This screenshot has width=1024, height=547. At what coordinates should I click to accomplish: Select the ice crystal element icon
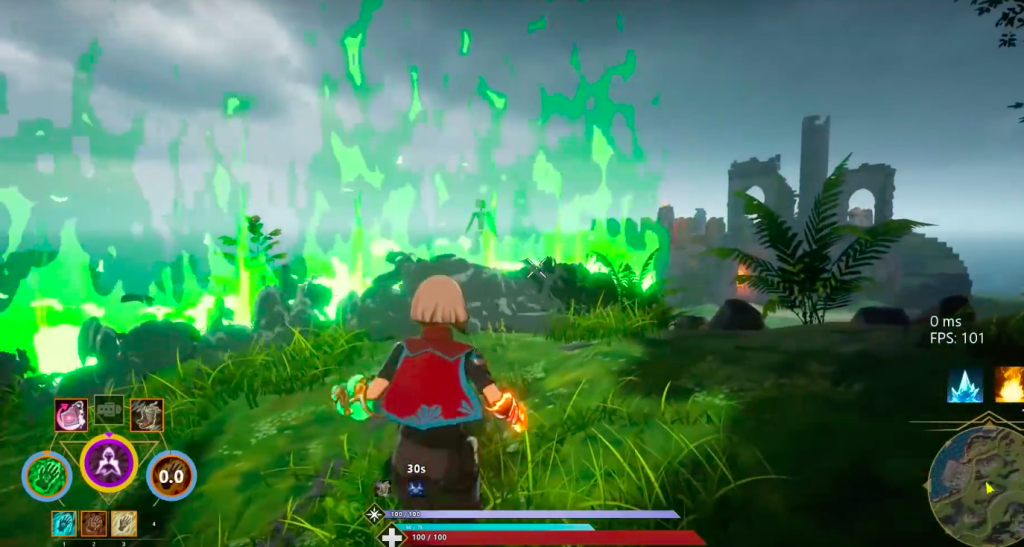[x=965, y=385]
